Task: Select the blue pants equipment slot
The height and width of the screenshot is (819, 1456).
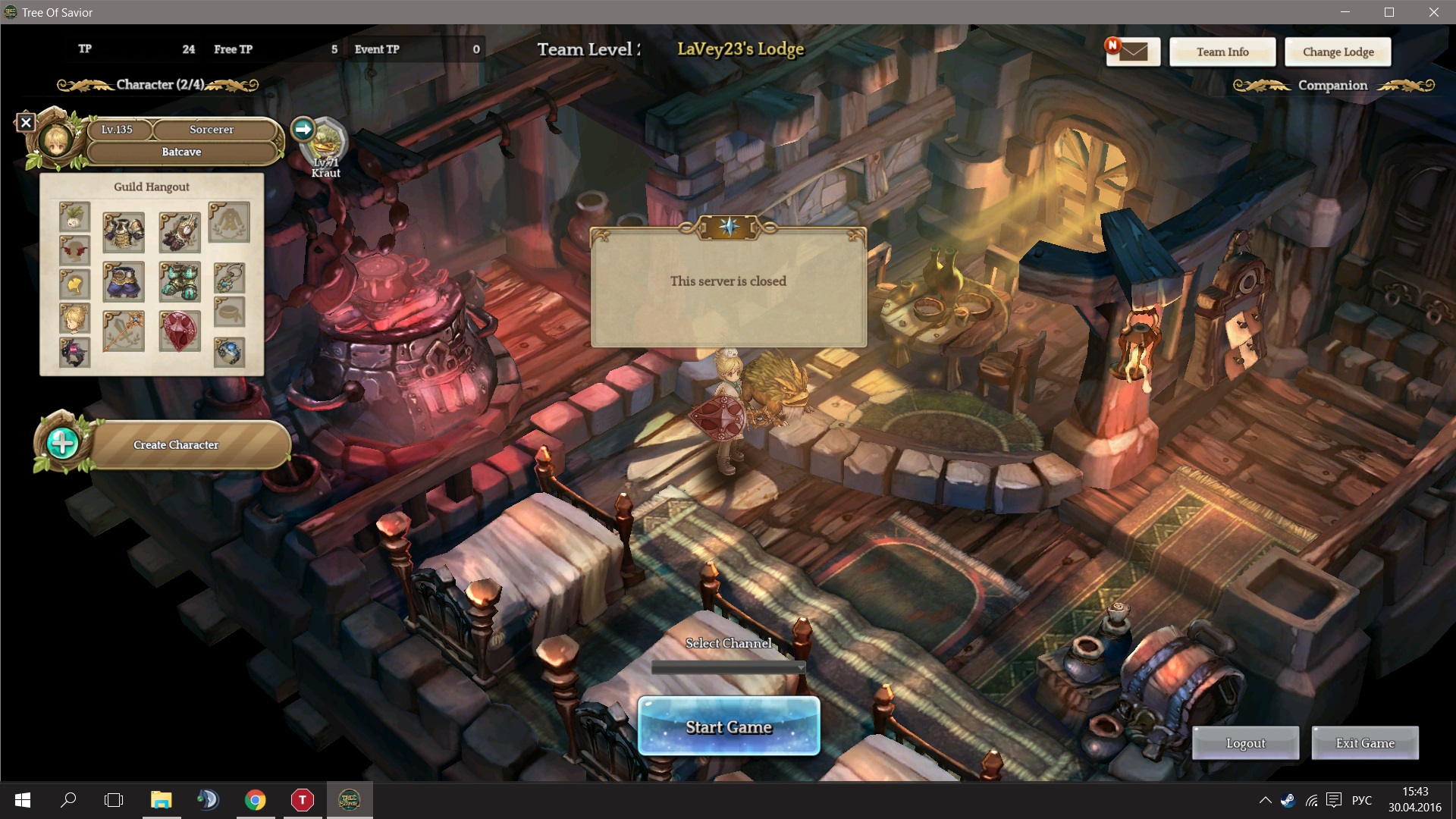Action: (124, 282)
